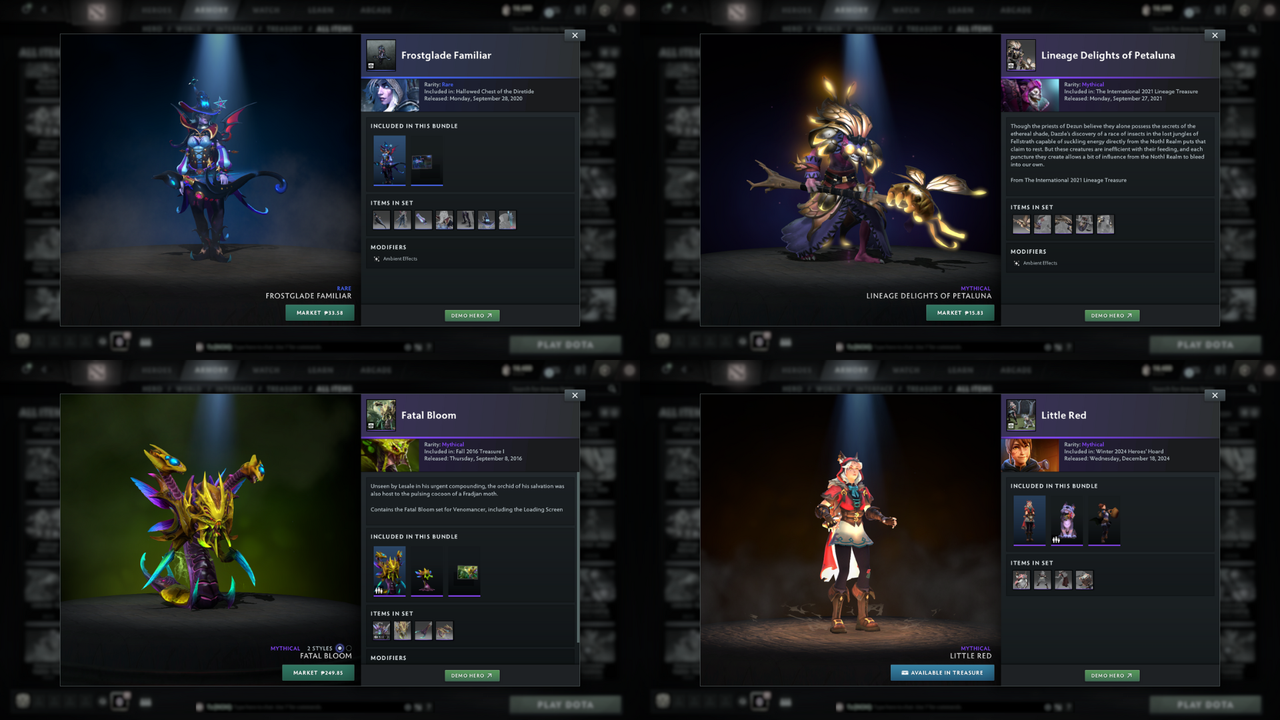Click the Fatal Bloom set icon in the dialog header
Image resolution: width=1280 pixels, height=720 pixels.
point(381,415)
